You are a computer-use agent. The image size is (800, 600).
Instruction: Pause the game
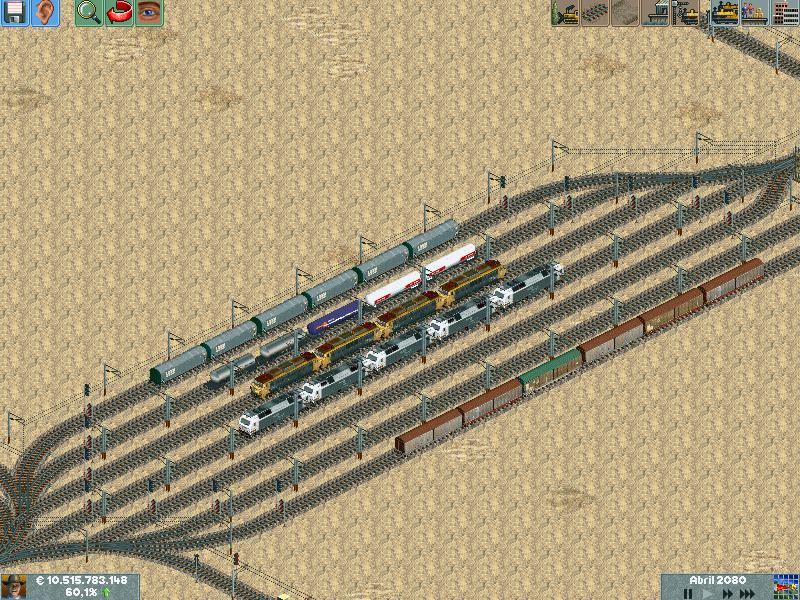(x=688, y=594)
